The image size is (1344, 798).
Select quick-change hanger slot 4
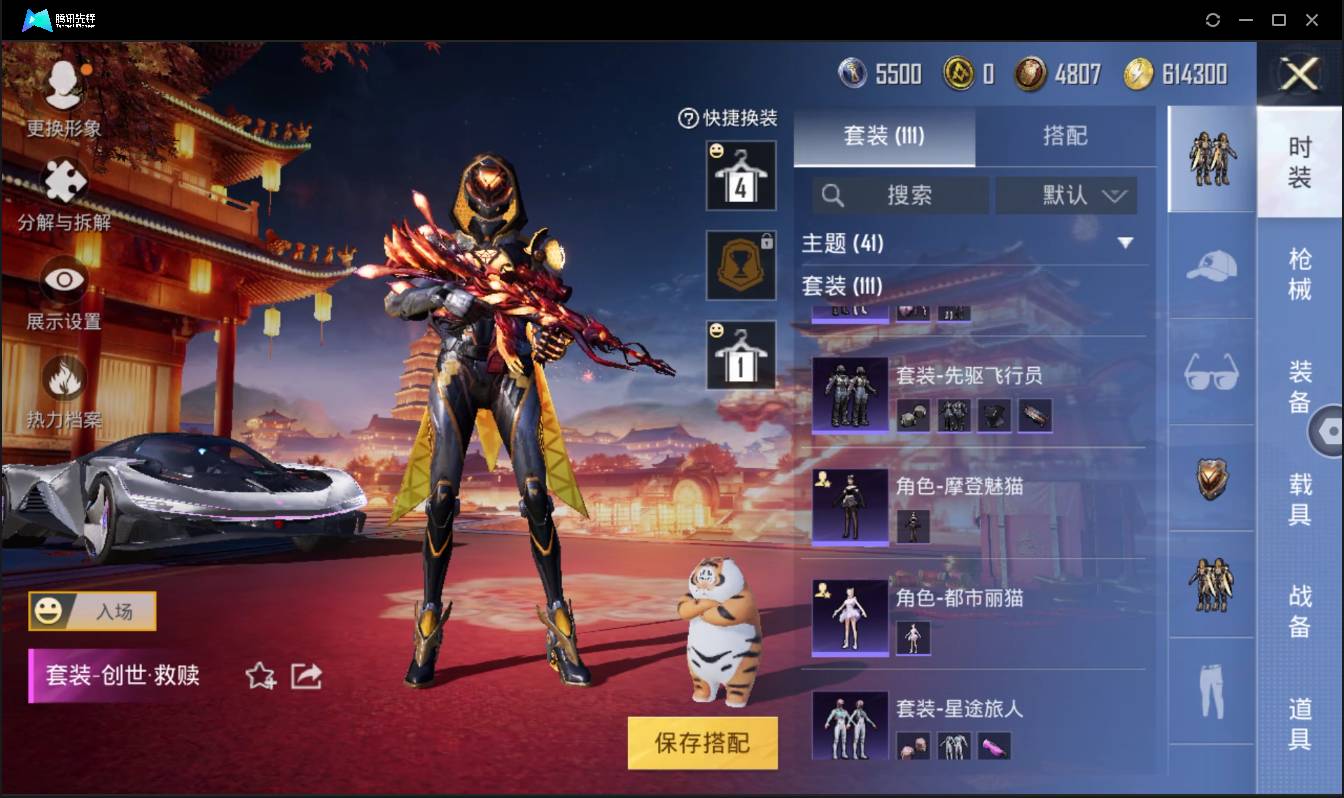click(741, 178)
